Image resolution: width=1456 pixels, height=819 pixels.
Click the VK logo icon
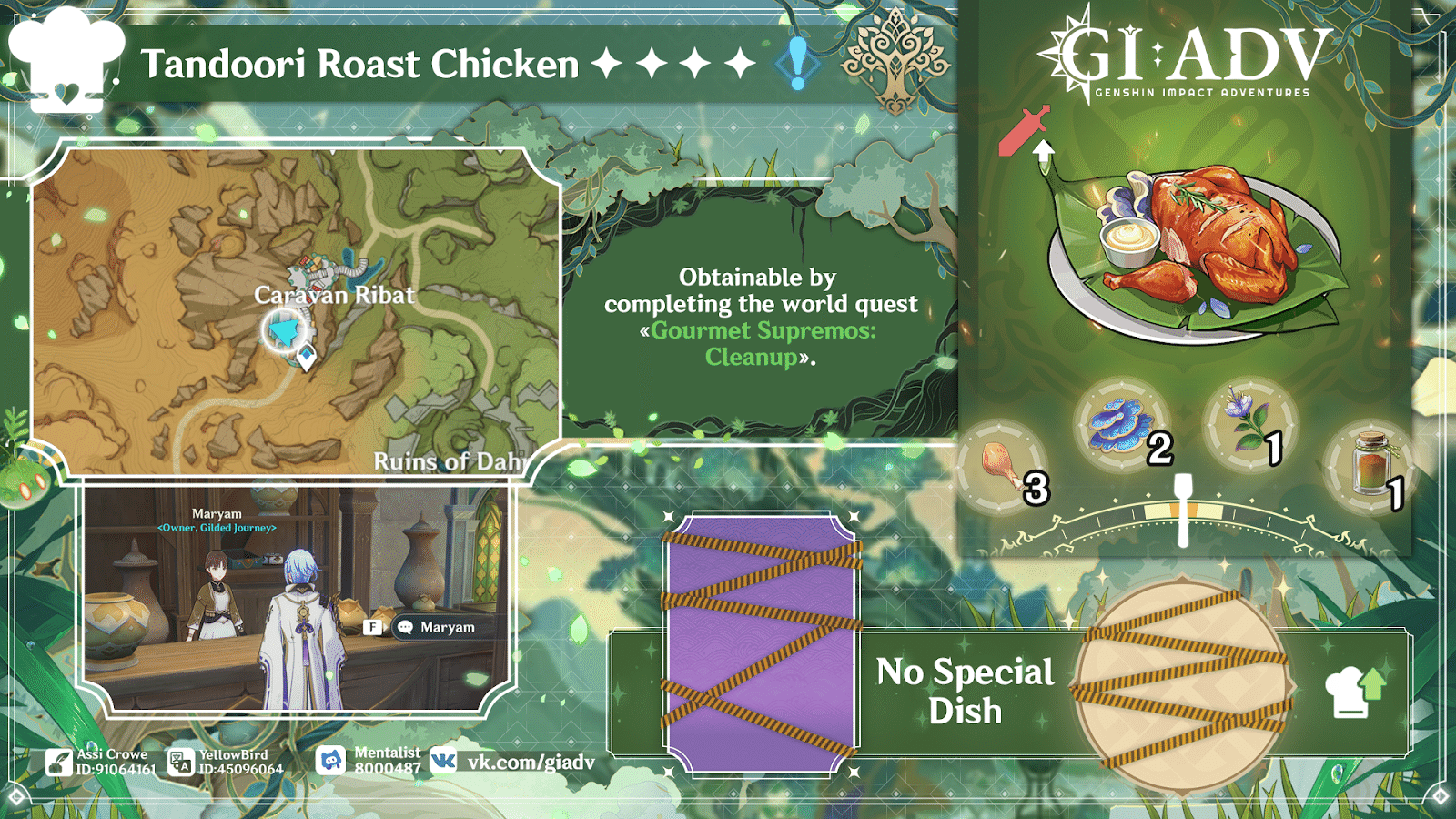pyautogui.click(x=443, y=759)
